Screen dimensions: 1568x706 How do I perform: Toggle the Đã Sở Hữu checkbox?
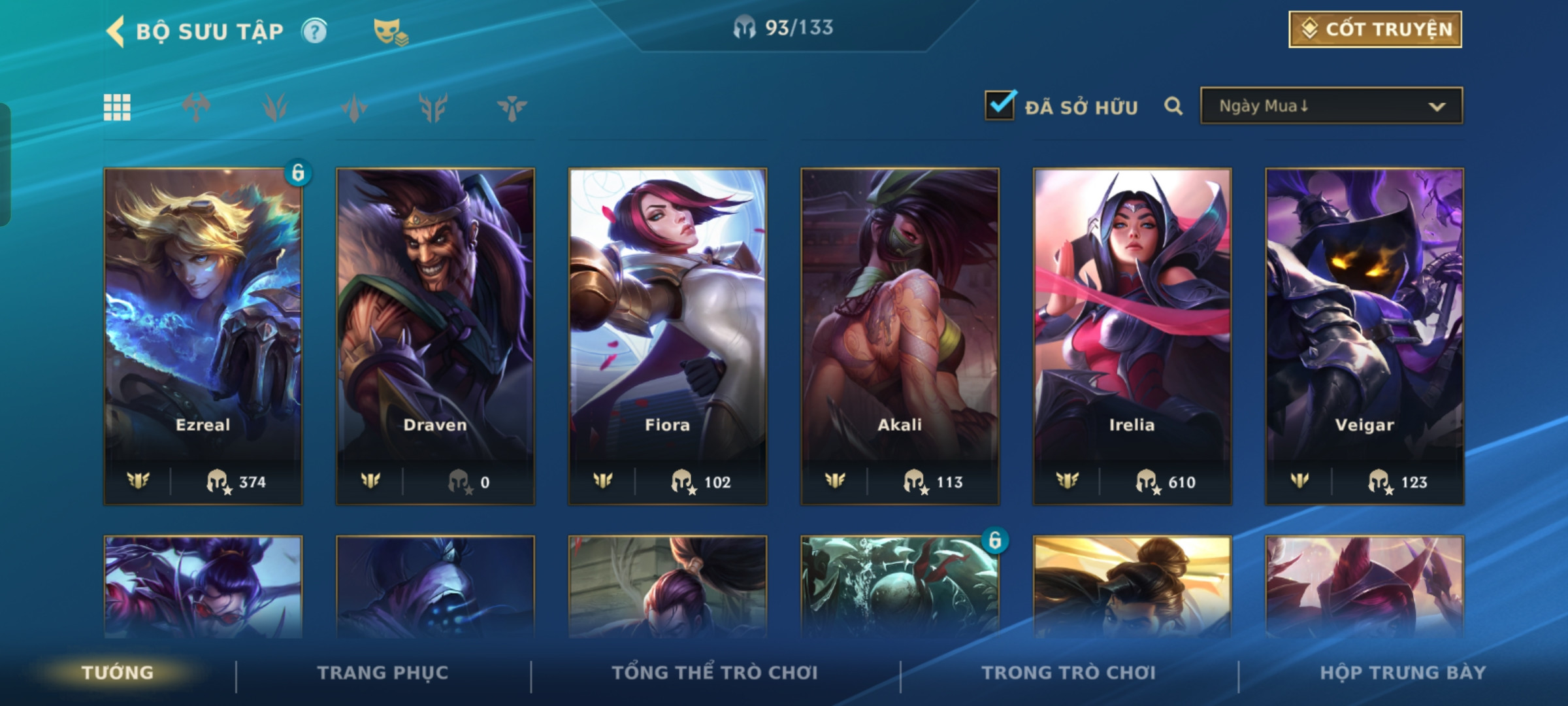click(x=1000, y=105)
